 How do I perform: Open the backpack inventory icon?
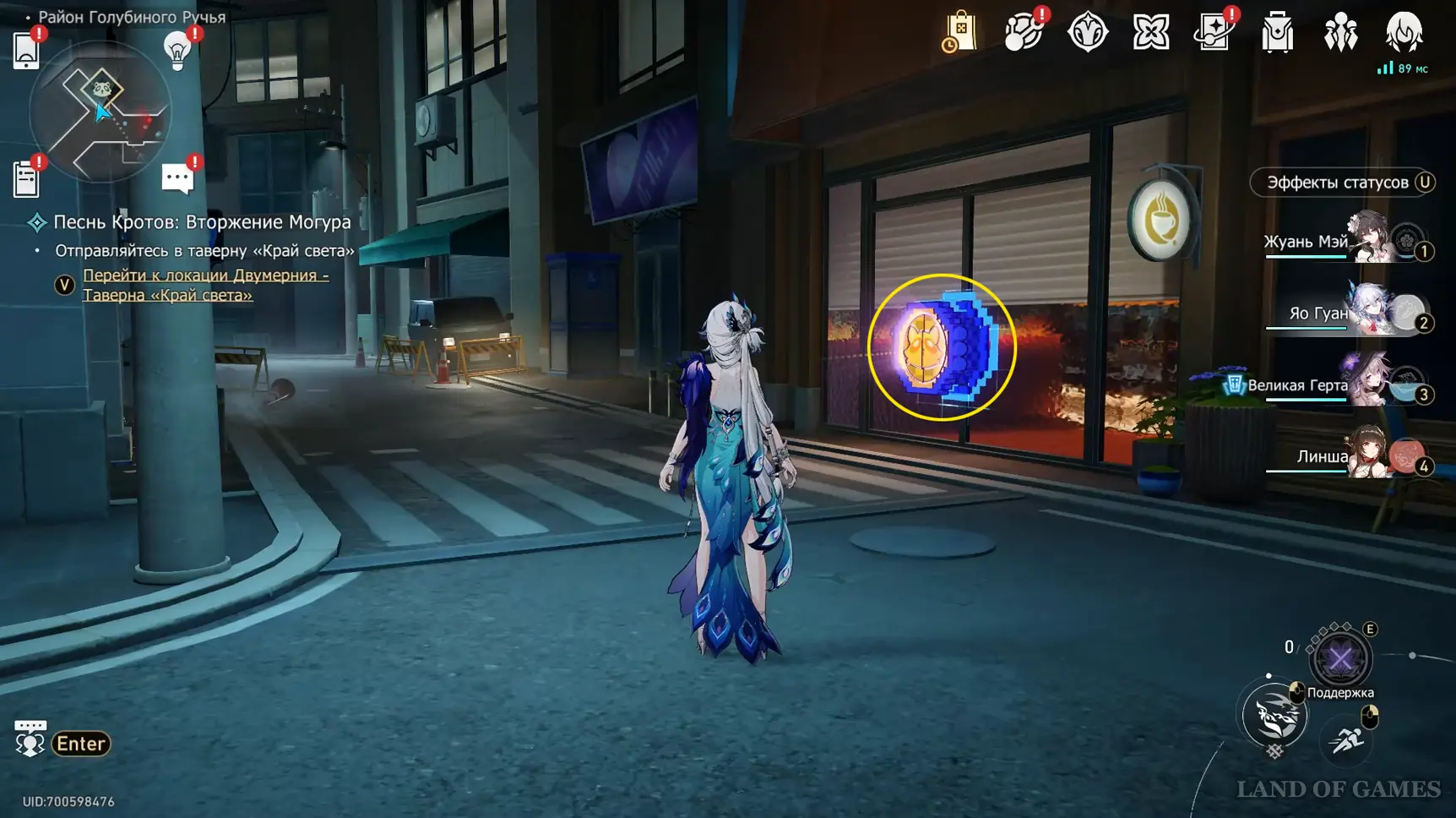[1277, 33]
